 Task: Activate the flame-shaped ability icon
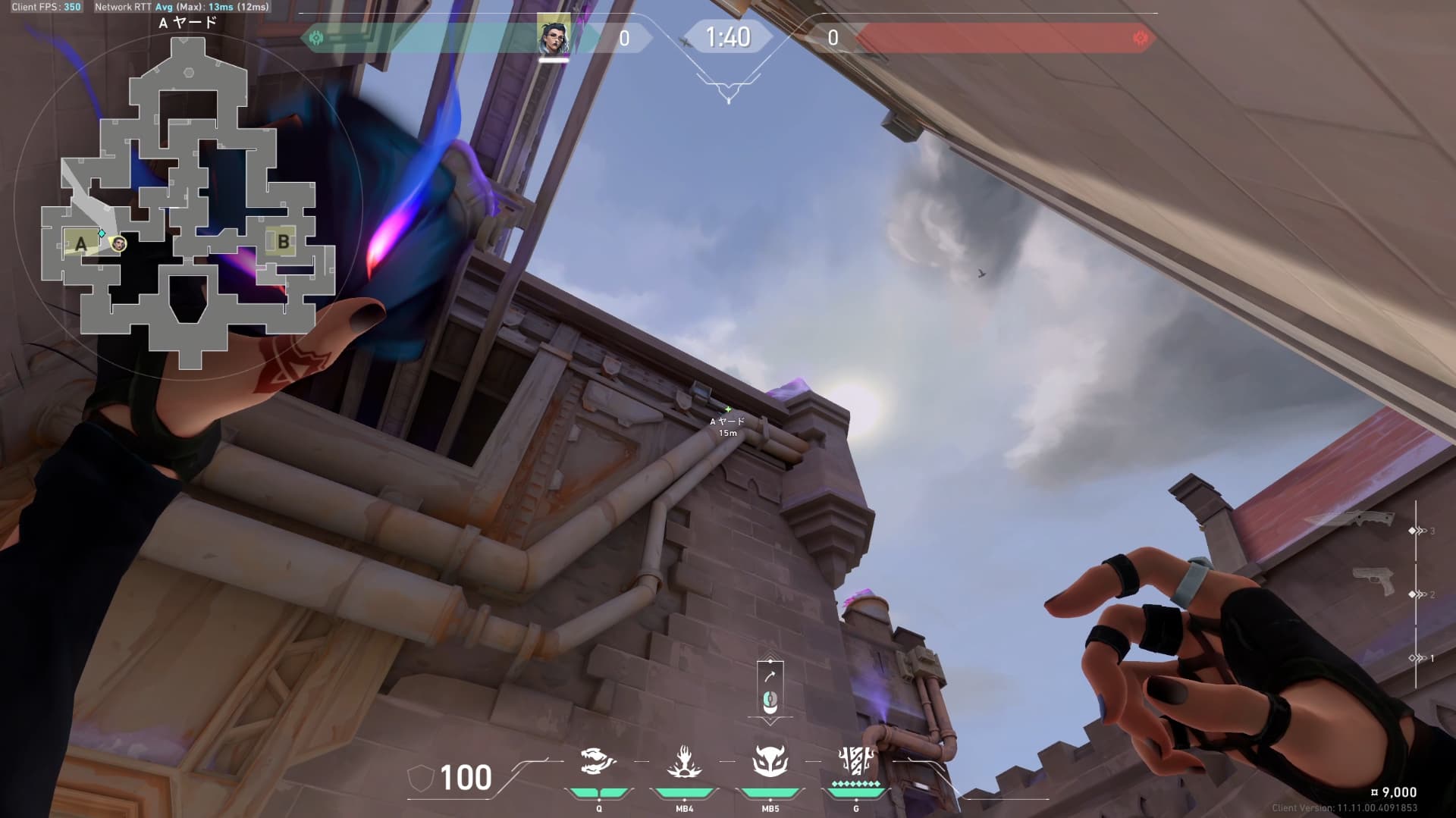click(x=684, y=762)
